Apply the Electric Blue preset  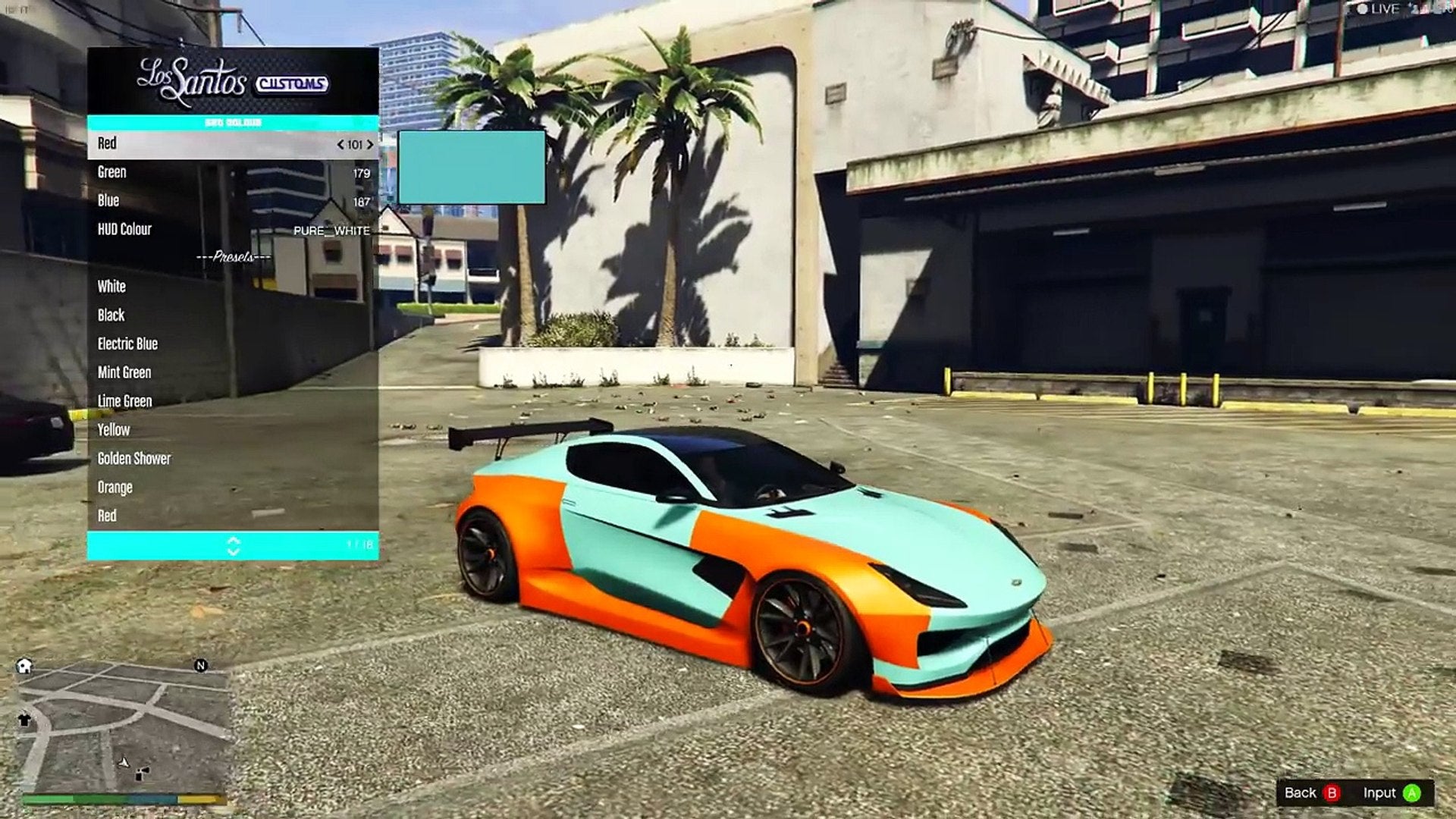tap(232, 344)
